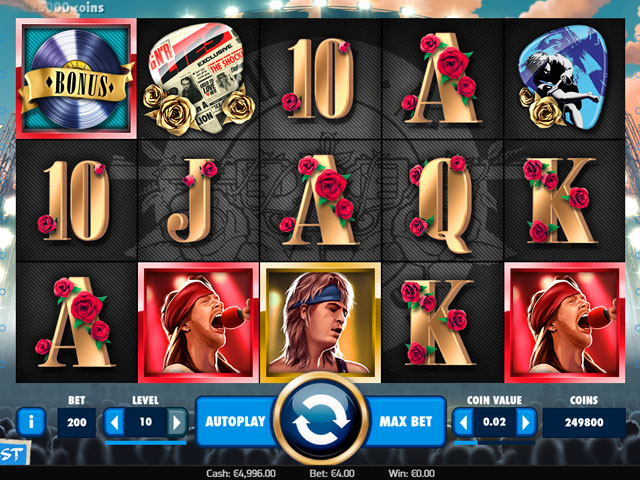Place the Max Bet
Screen dimensions: 640x480
pos(406,422)
